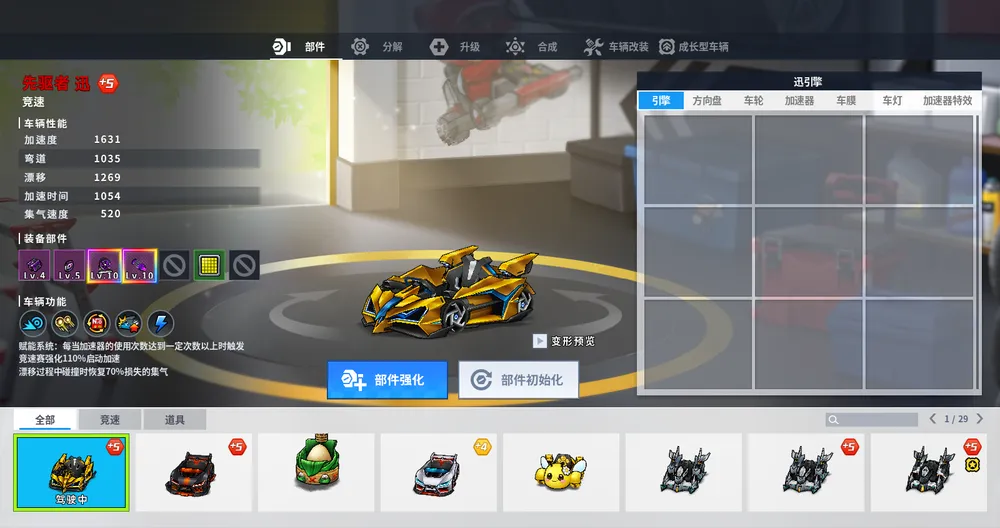Open the 加速器特效 parts tab
Viewport: 1000px width, 528px height.
point(947,101)
